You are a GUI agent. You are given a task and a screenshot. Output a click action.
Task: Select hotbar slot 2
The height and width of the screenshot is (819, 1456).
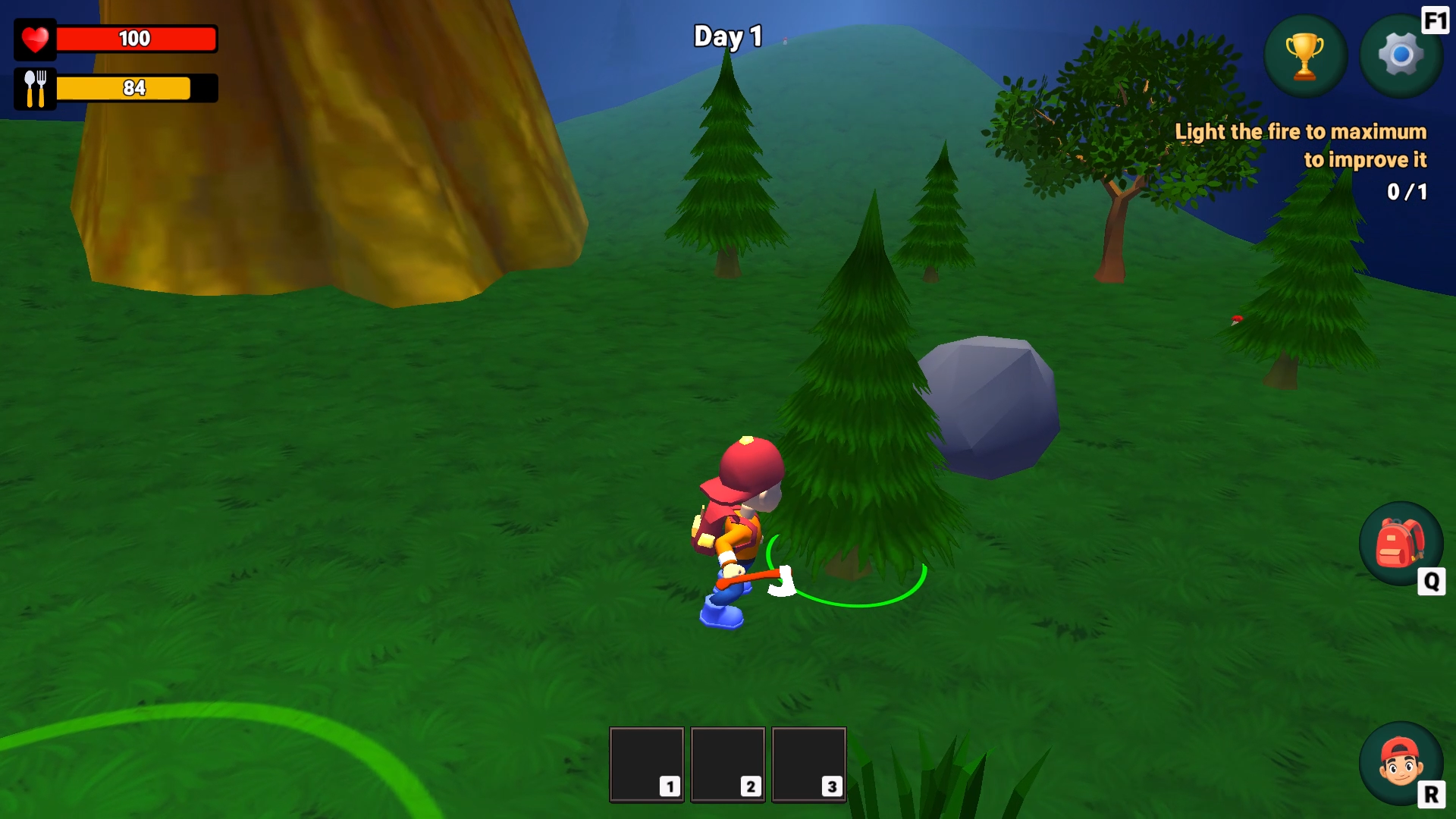[x=727, y=764]
